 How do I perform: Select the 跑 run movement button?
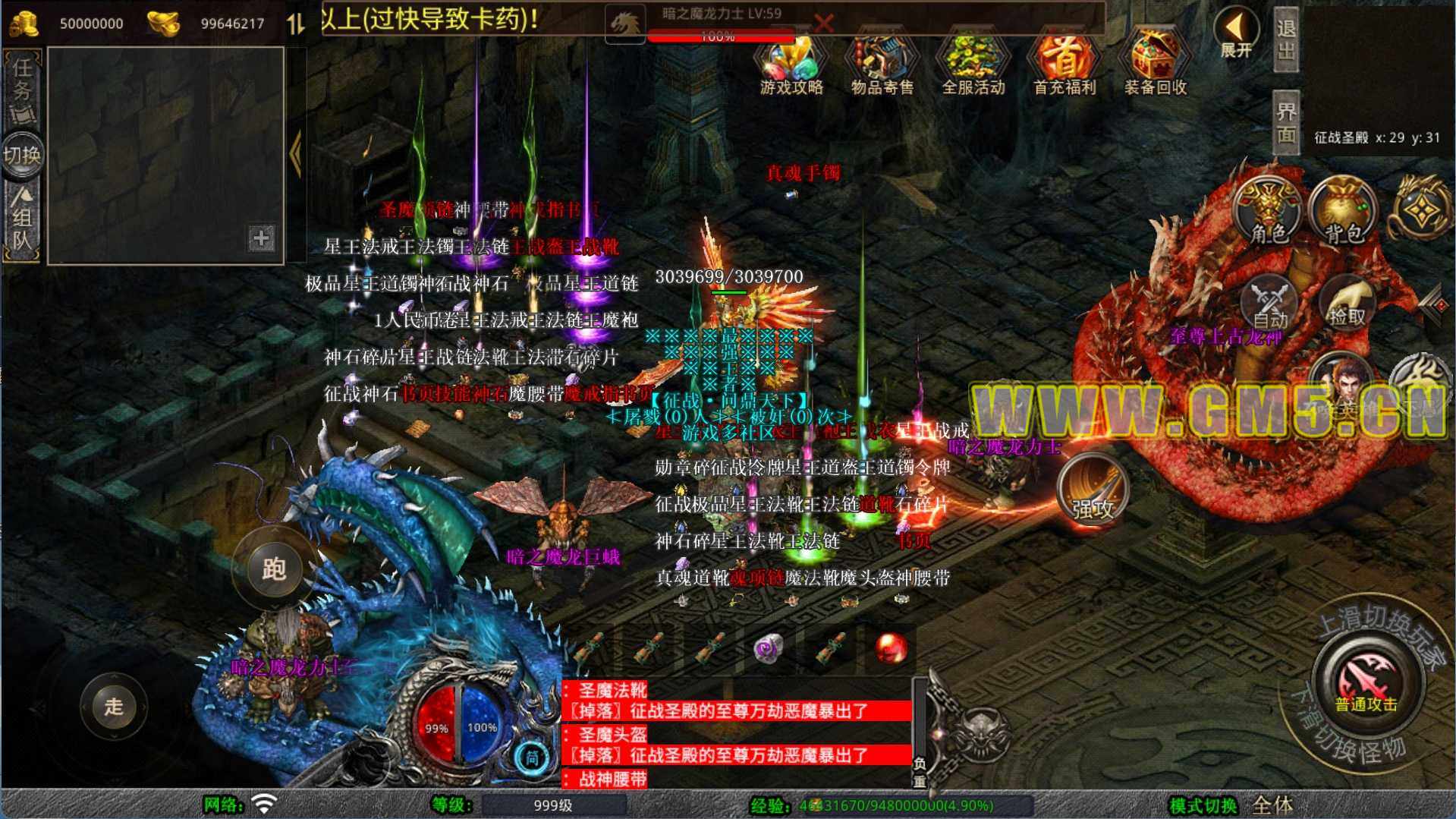[274, 569]
